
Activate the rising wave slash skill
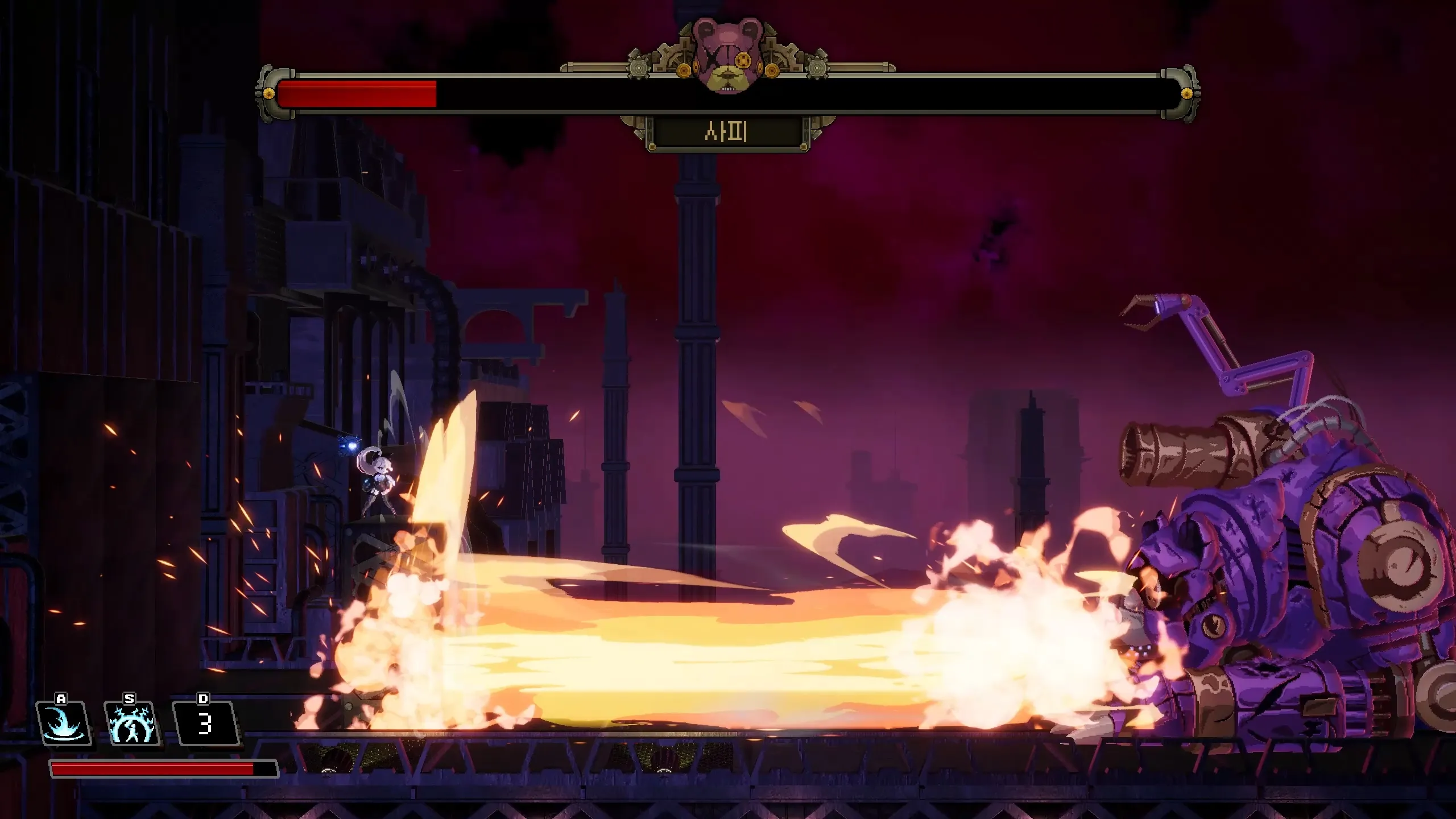63,723
